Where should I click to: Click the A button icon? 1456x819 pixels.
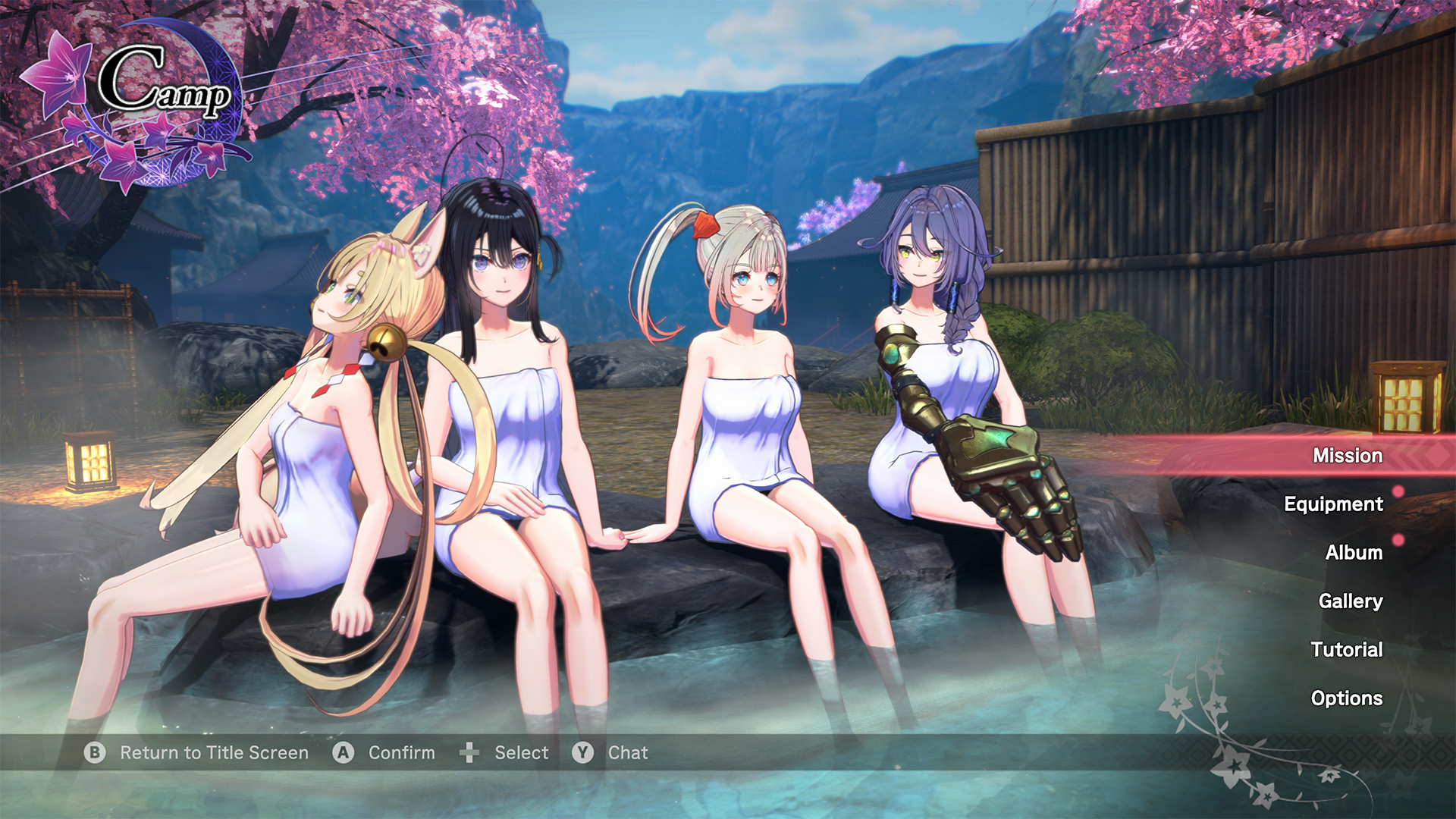[x=343, y=753]
